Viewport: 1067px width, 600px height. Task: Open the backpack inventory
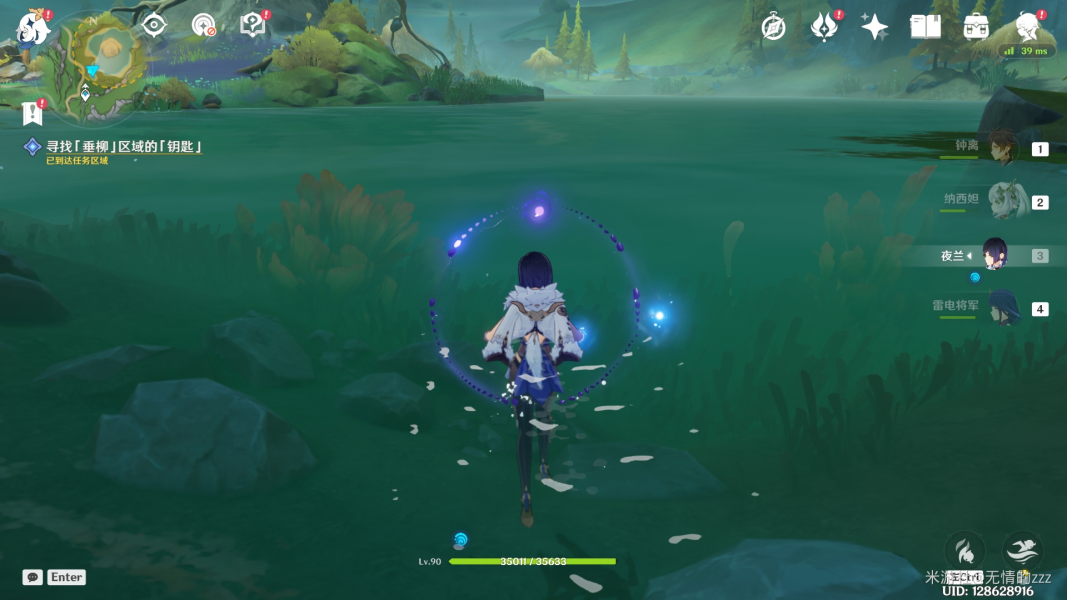click(976, 27)
